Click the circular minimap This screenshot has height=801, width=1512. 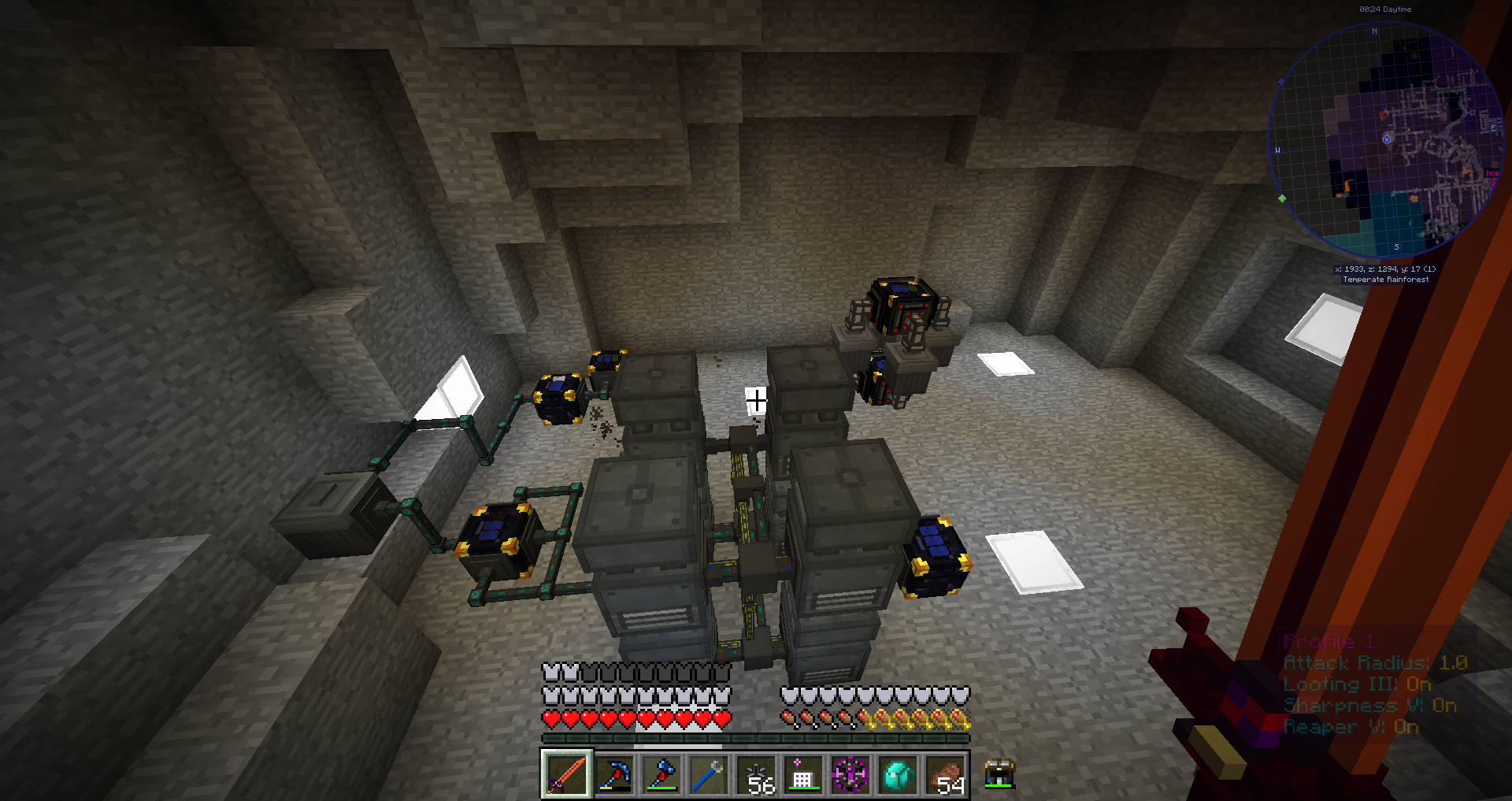[x=1386, y=140]
